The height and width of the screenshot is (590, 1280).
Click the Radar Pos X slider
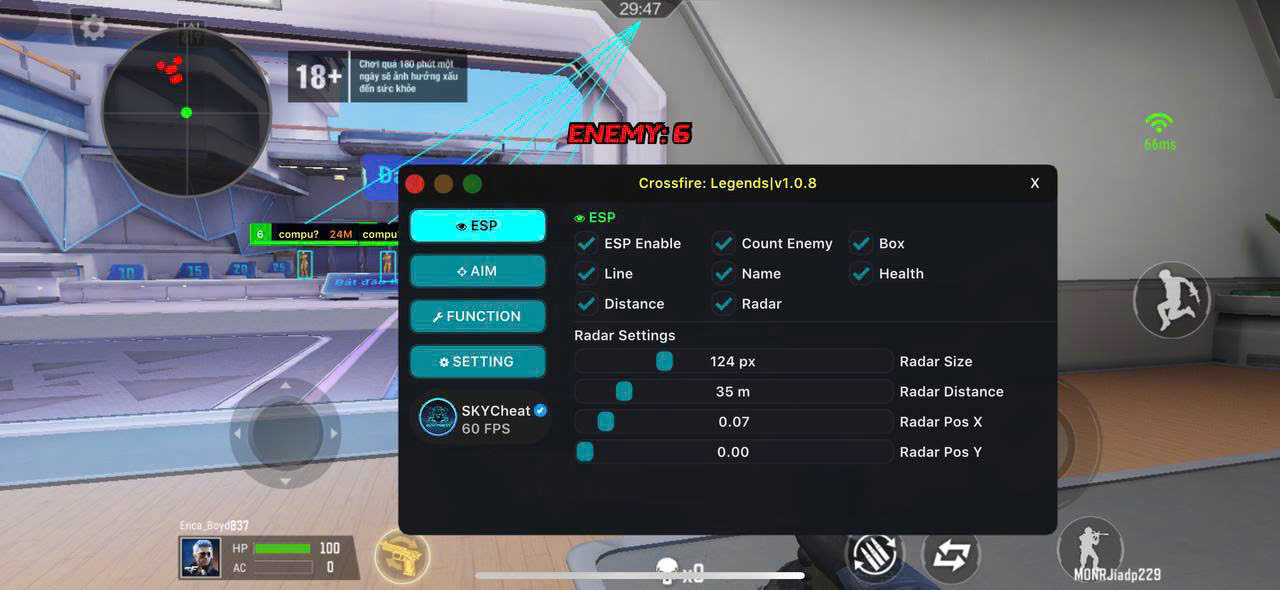[x=733, y=421]
